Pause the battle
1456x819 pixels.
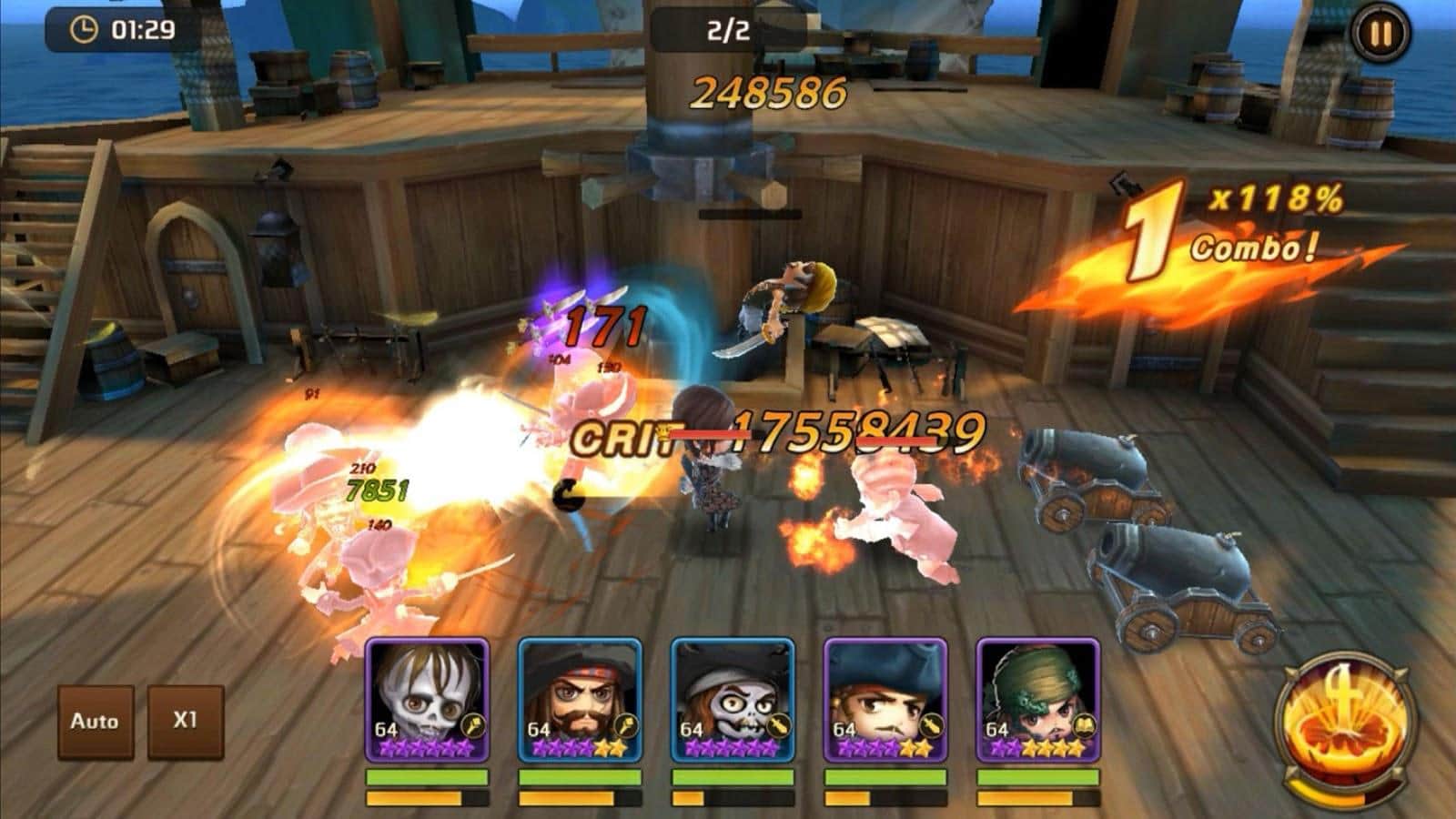point(1380,35)
